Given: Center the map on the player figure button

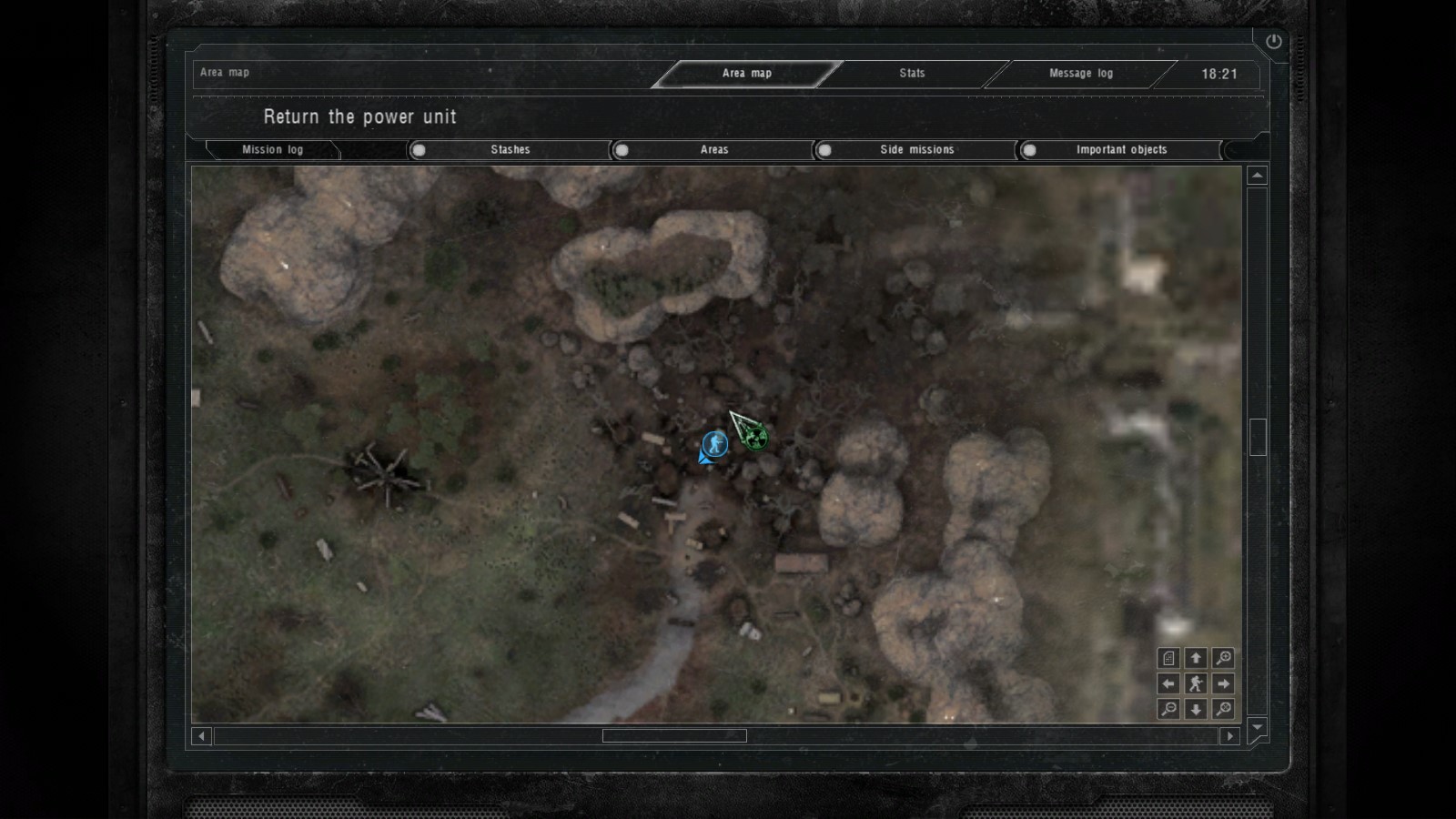Looking at the screenshot, I should [x=1196, y=683].
